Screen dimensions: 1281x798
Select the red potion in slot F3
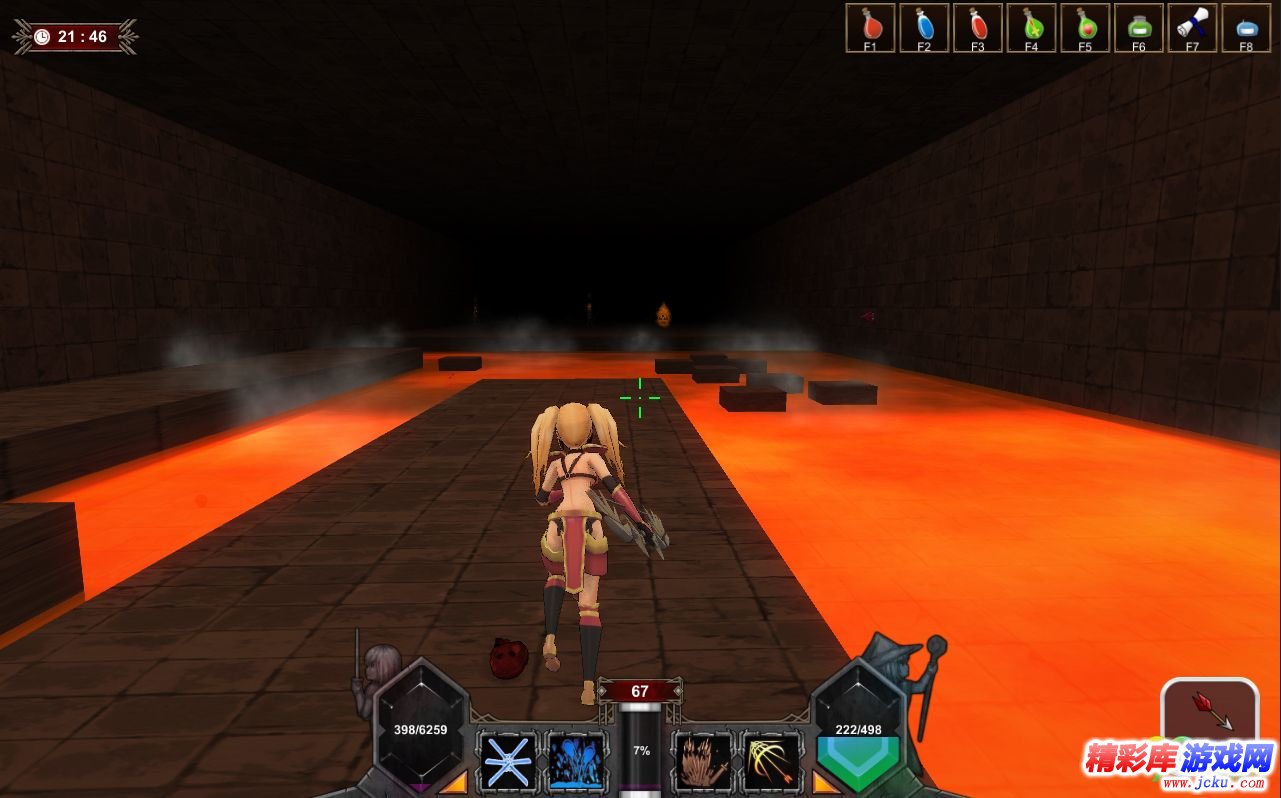(x=978, y=27)
